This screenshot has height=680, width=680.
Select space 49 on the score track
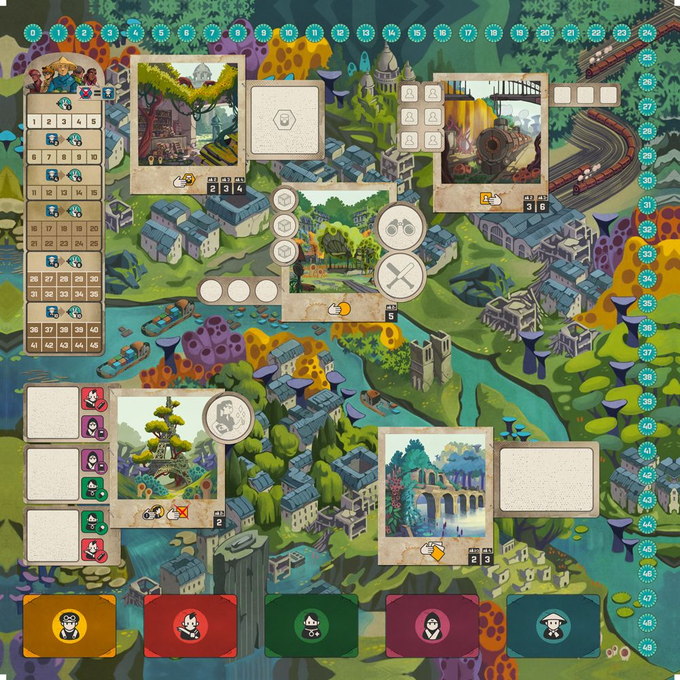[647, 648]
